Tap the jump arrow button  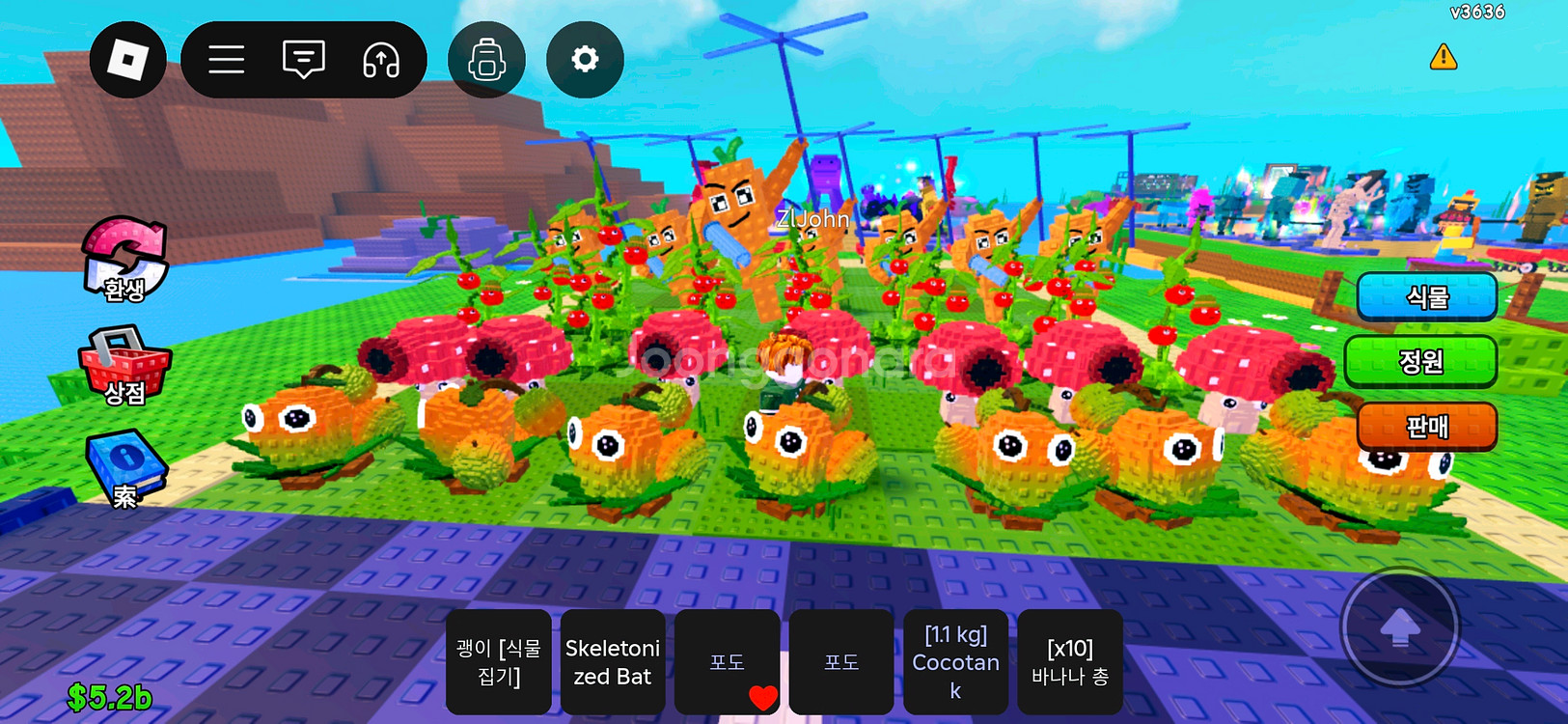coord(1400,628)
